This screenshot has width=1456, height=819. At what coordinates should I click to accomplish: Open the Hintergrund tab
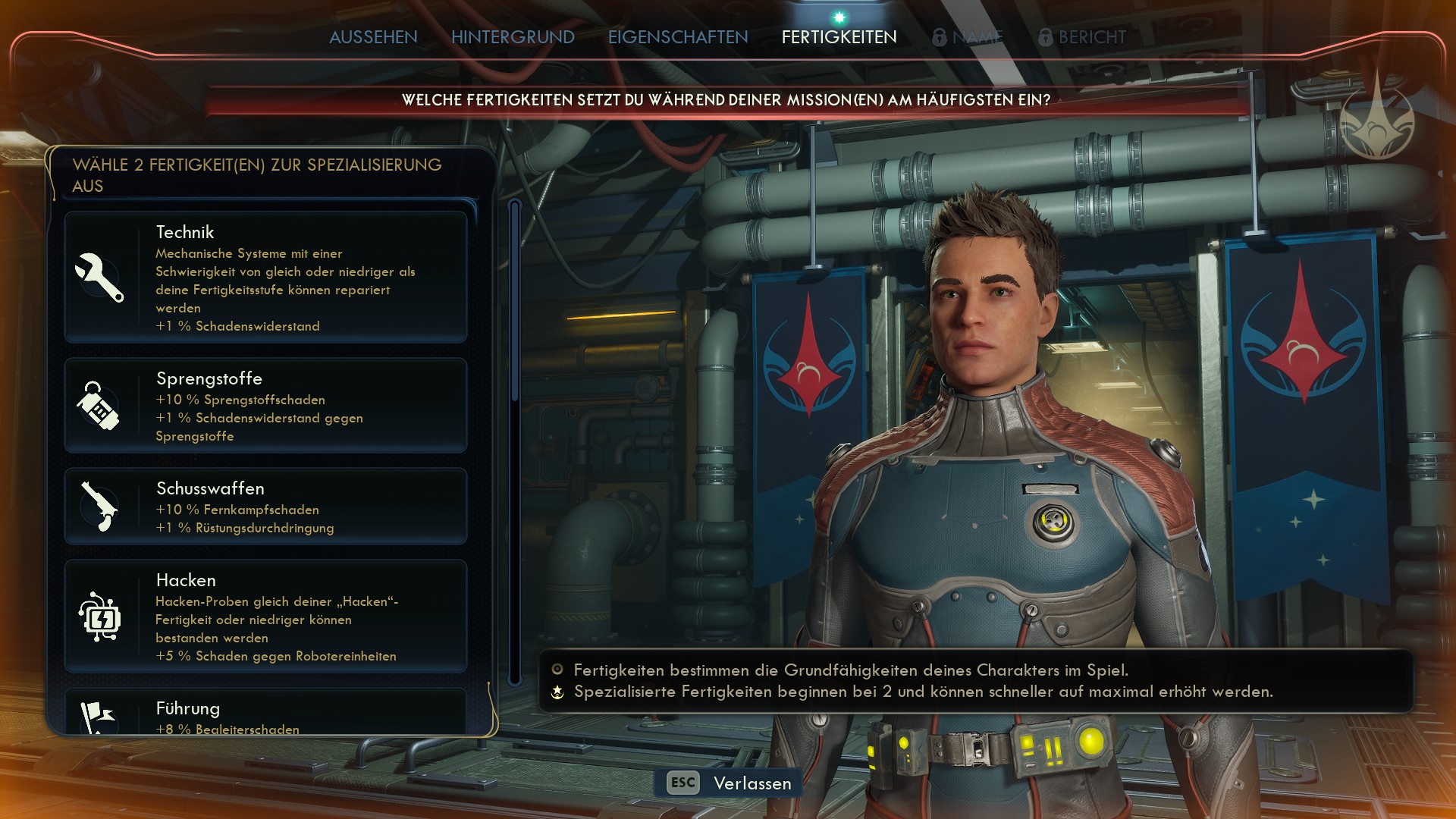[513, 37]
